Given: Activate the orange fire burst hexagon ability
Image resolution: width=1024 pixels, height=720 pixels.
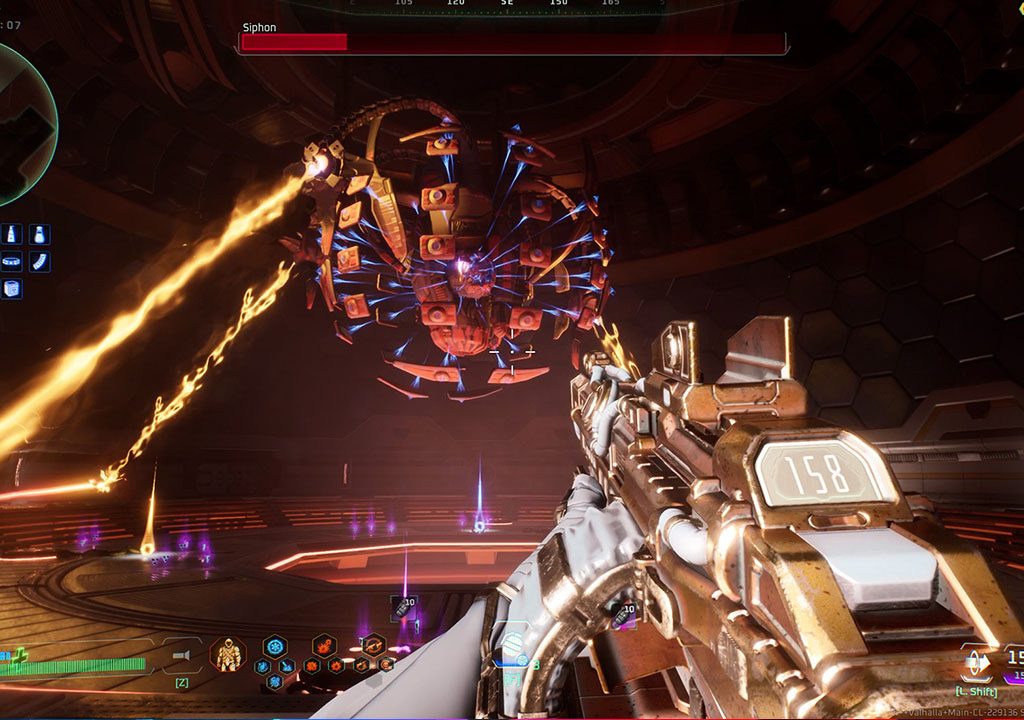Looking at the screenshot, I should 324,646.
